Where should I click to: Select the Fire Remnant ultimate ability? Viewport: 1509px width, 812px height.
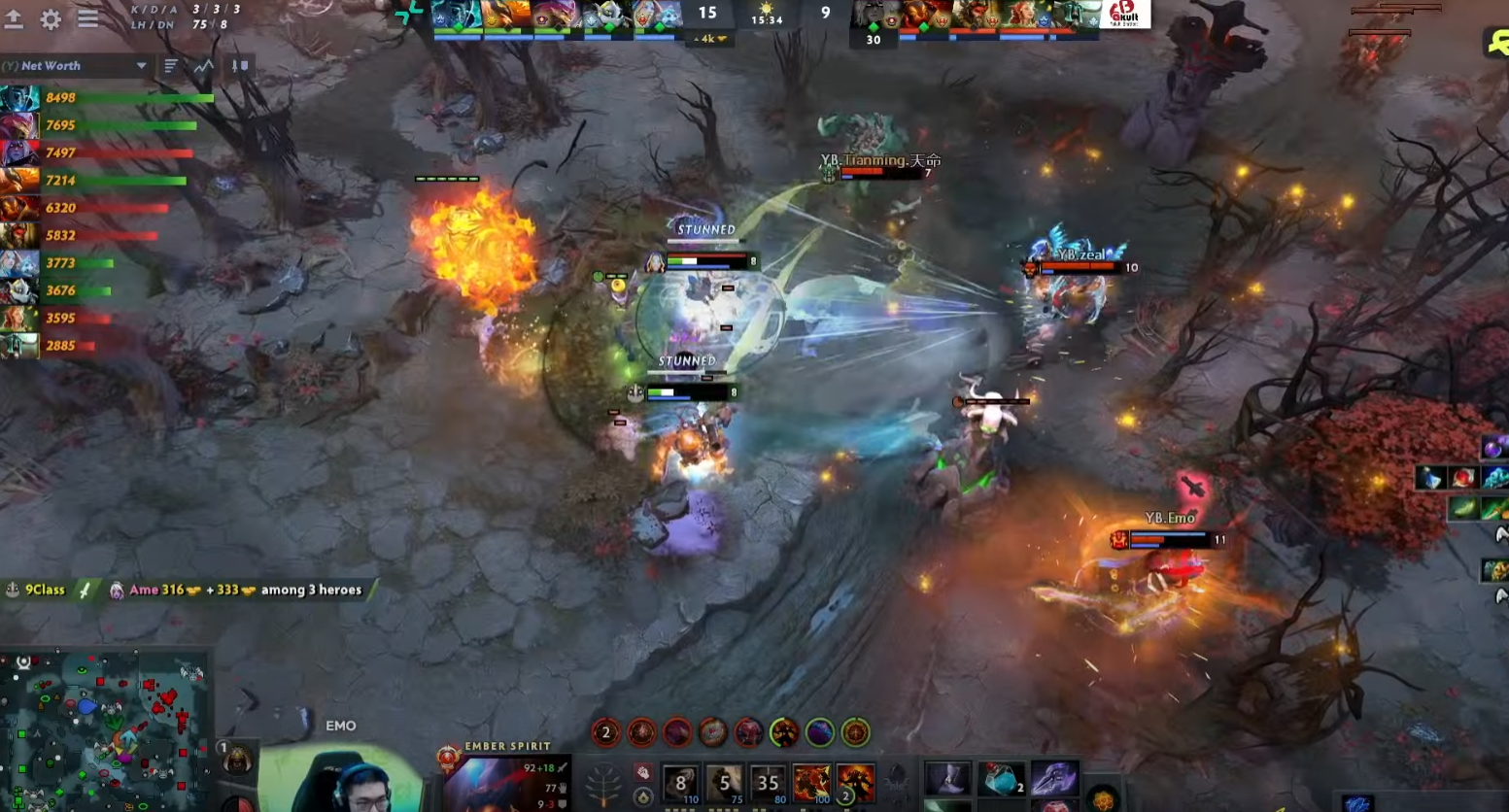point(853,782)
